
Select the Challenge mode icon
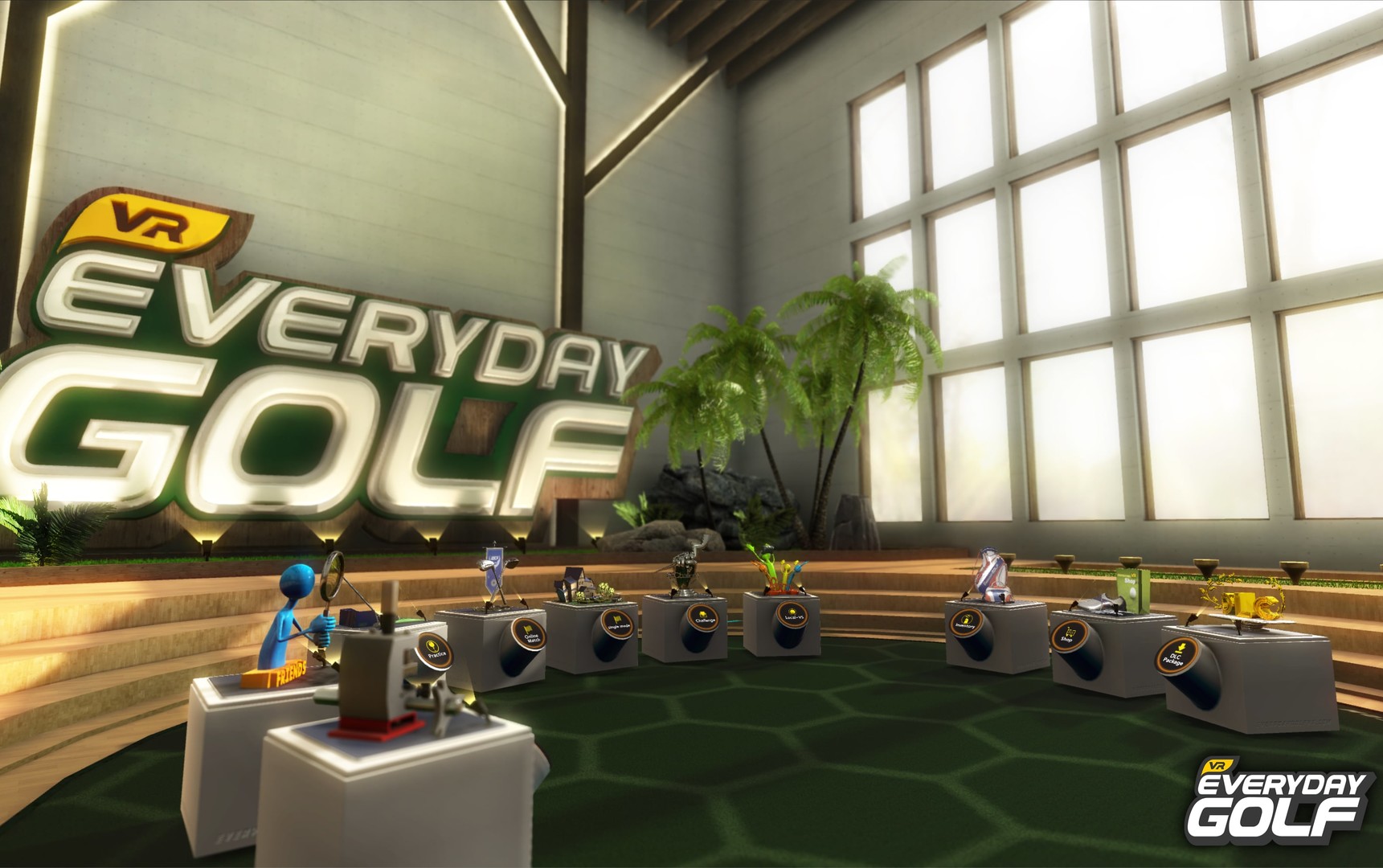[703, 617]
